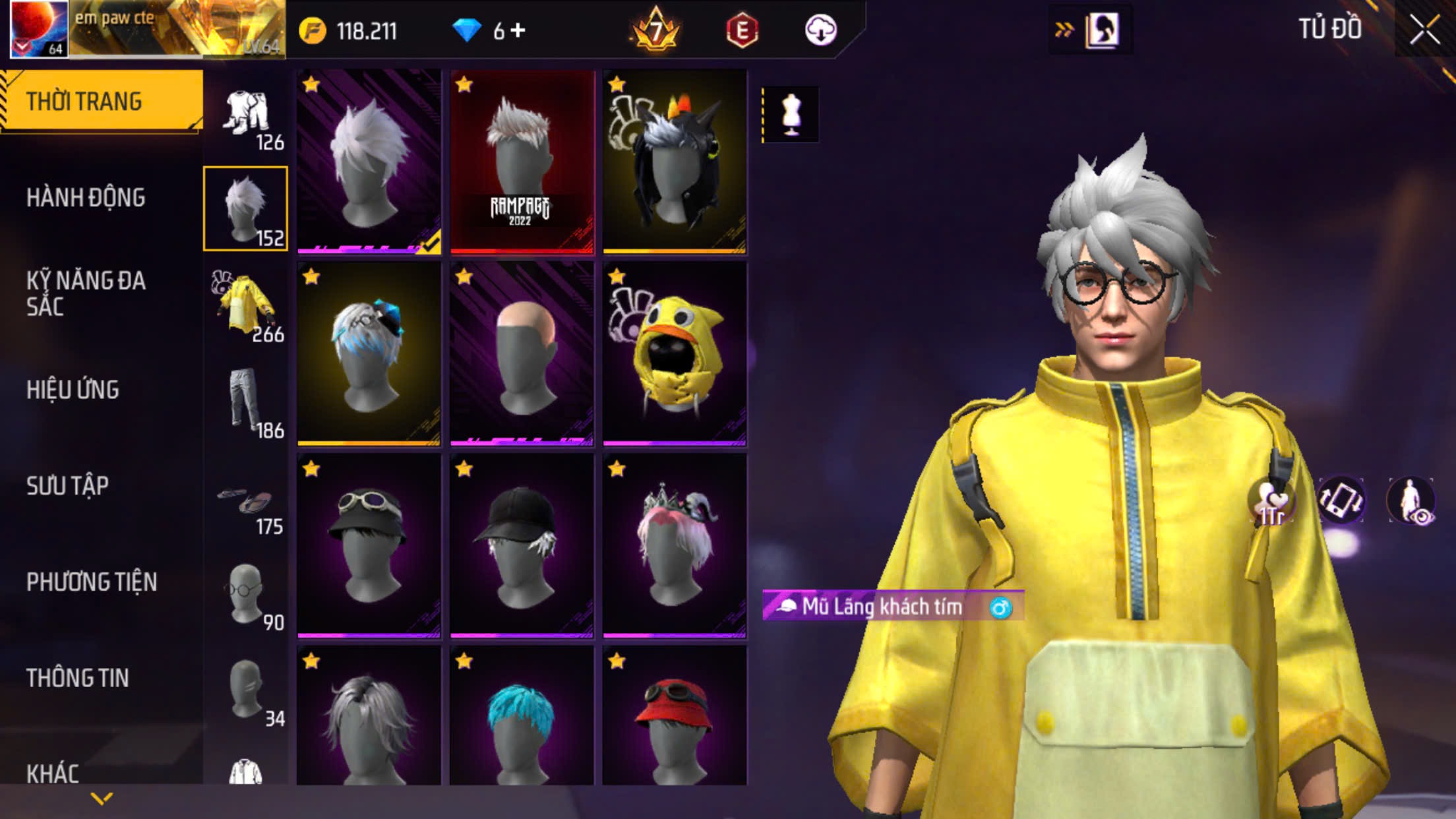Open the Hành Động menu
Screen dimensions: 1456x819
[x=86, y=197]
